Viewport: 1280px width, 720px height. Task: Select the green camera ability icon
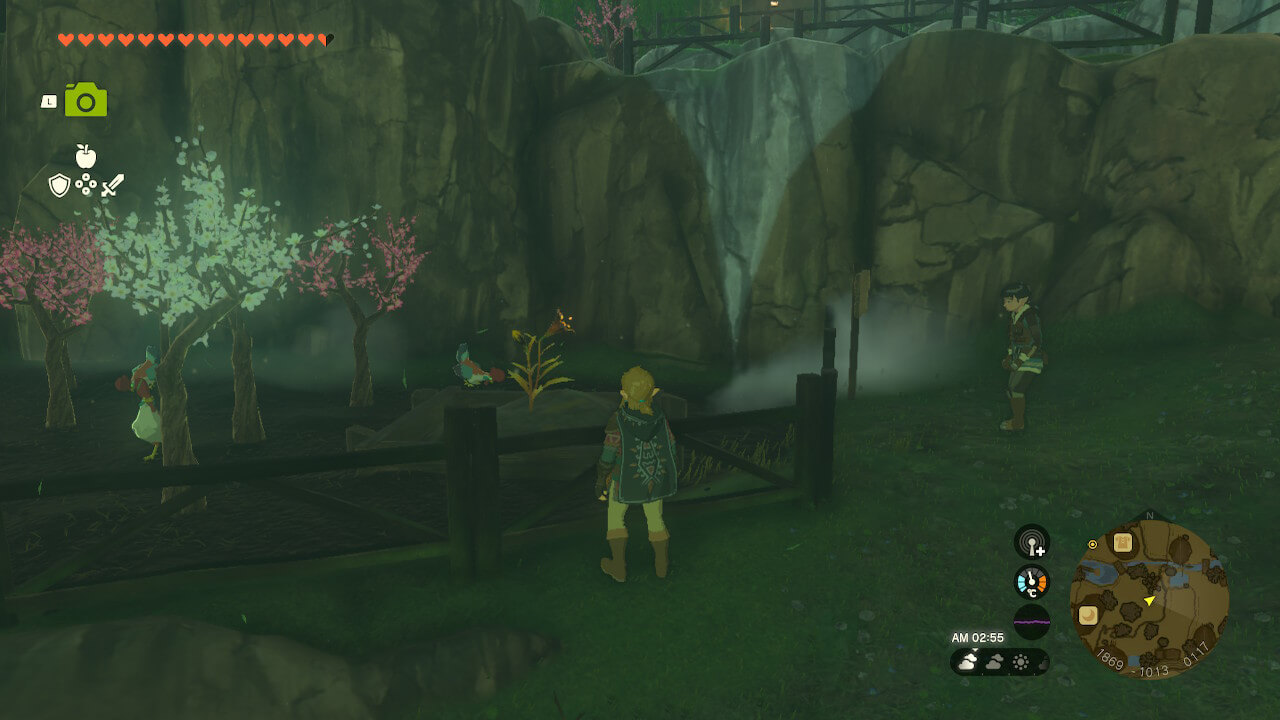click(x=86, y=100)
